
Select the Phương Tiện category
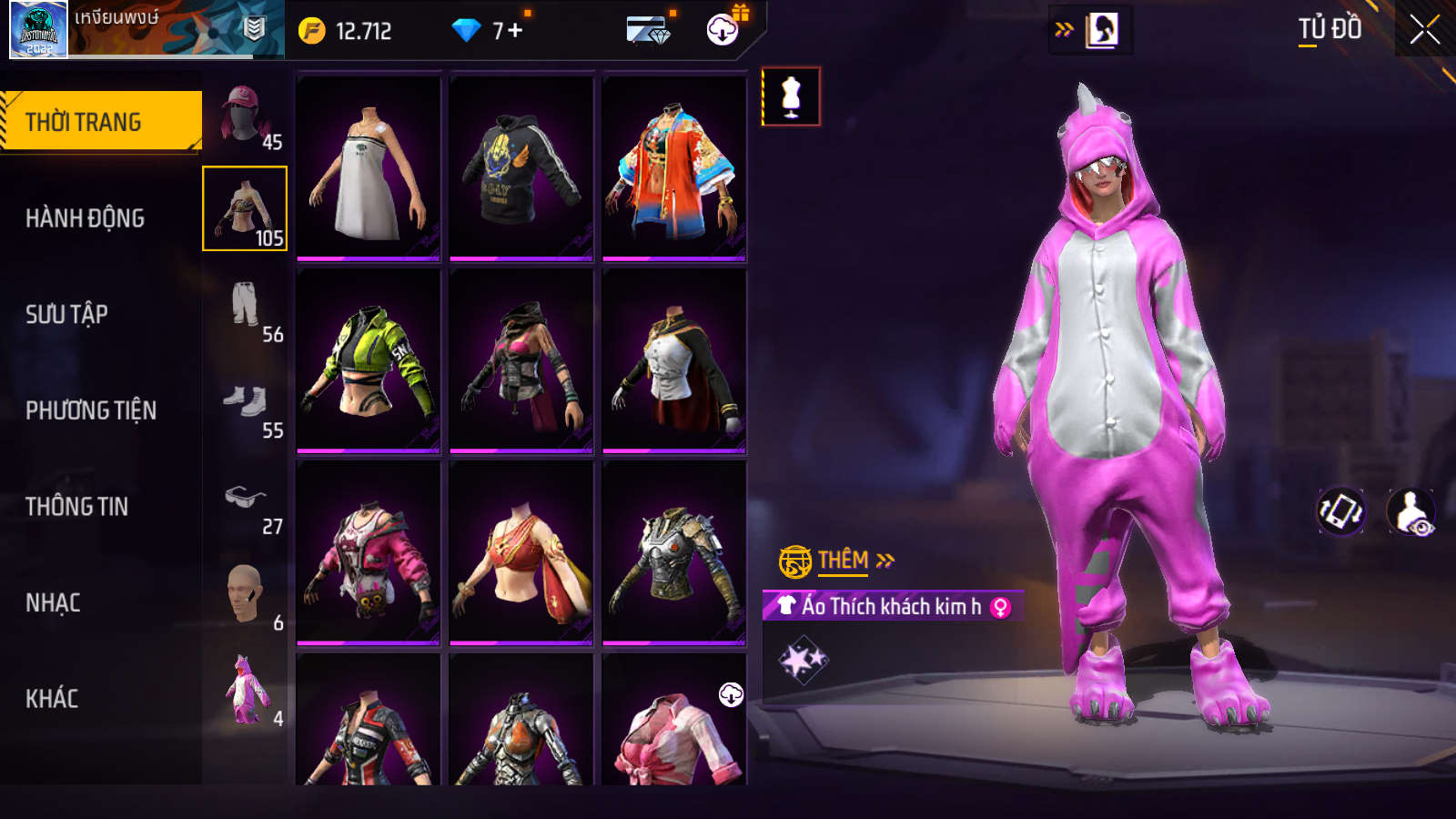click(x=91, y=410)
